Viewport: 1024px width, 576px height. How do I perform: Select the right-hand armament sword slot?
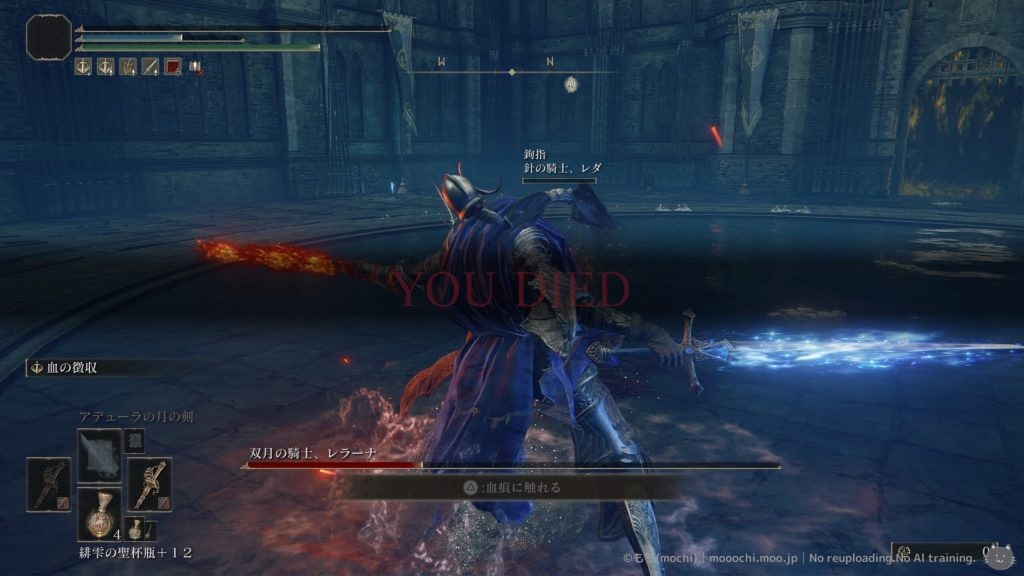(x=149, y=485)
